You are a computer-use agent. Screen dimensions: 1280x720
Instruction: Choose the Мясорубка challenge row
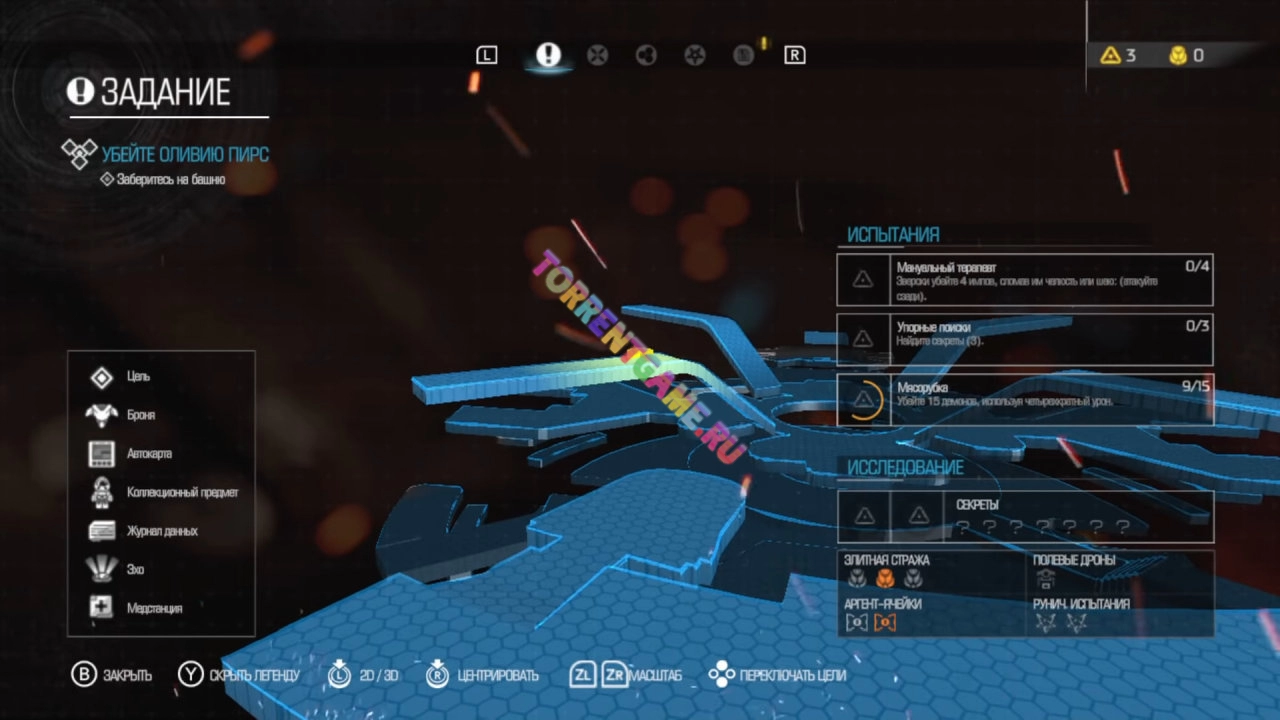(x=1025, y=399)
